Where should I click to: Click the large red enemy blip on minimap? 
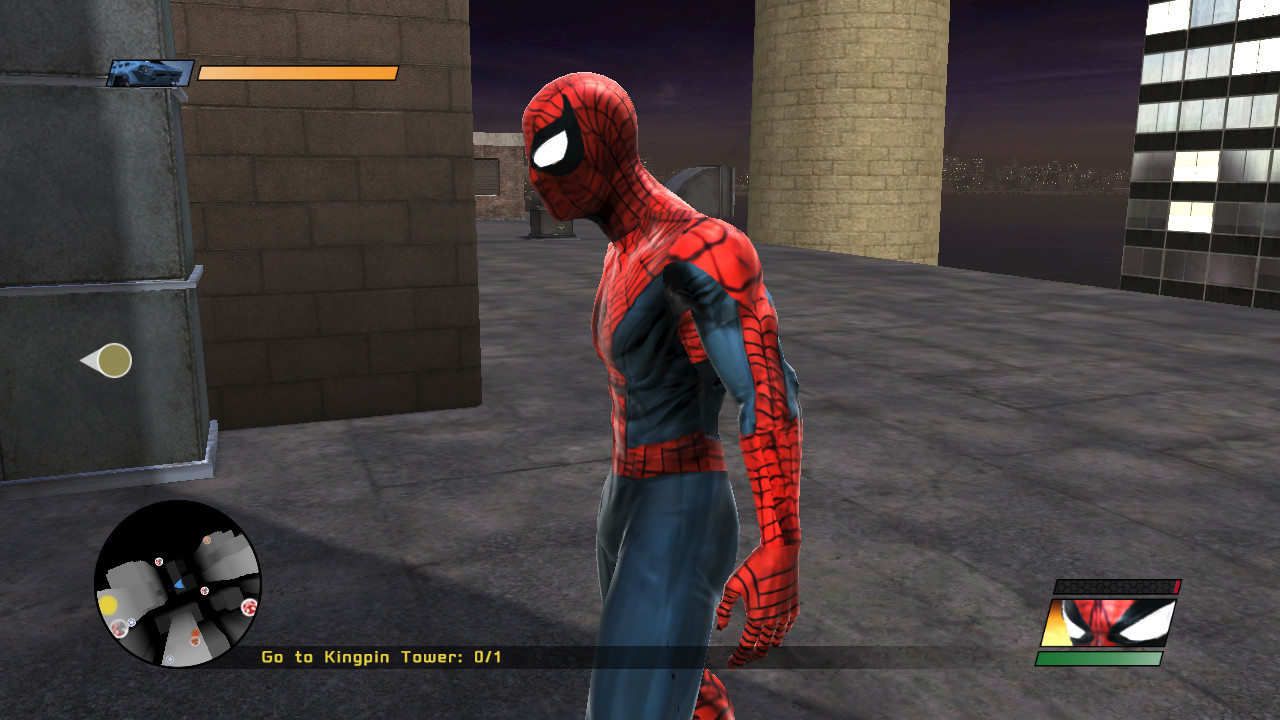point(249,607)
